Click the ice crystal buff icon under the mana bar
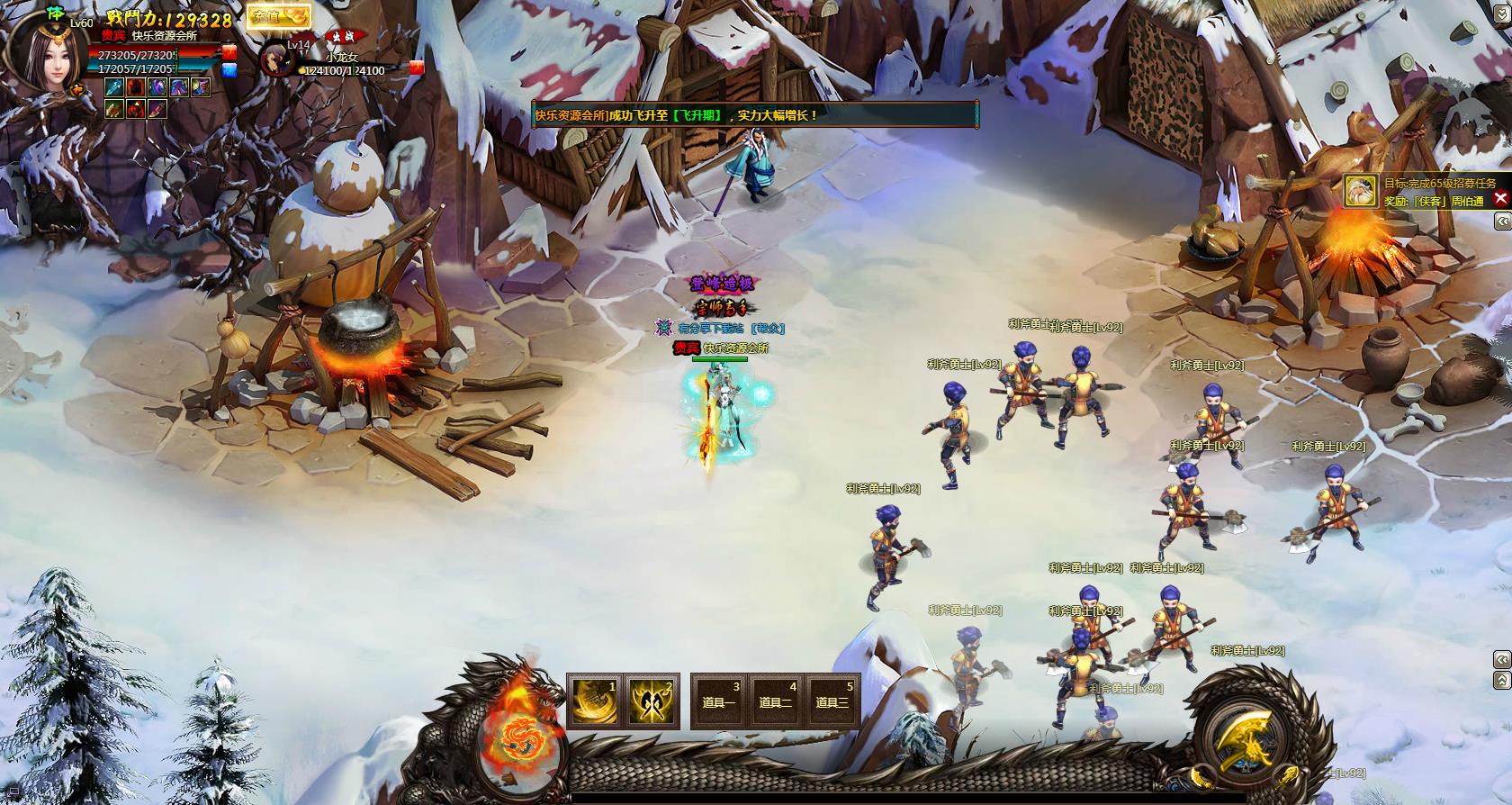Viewport: 1512px width, 805px height. tap(114, 87)
